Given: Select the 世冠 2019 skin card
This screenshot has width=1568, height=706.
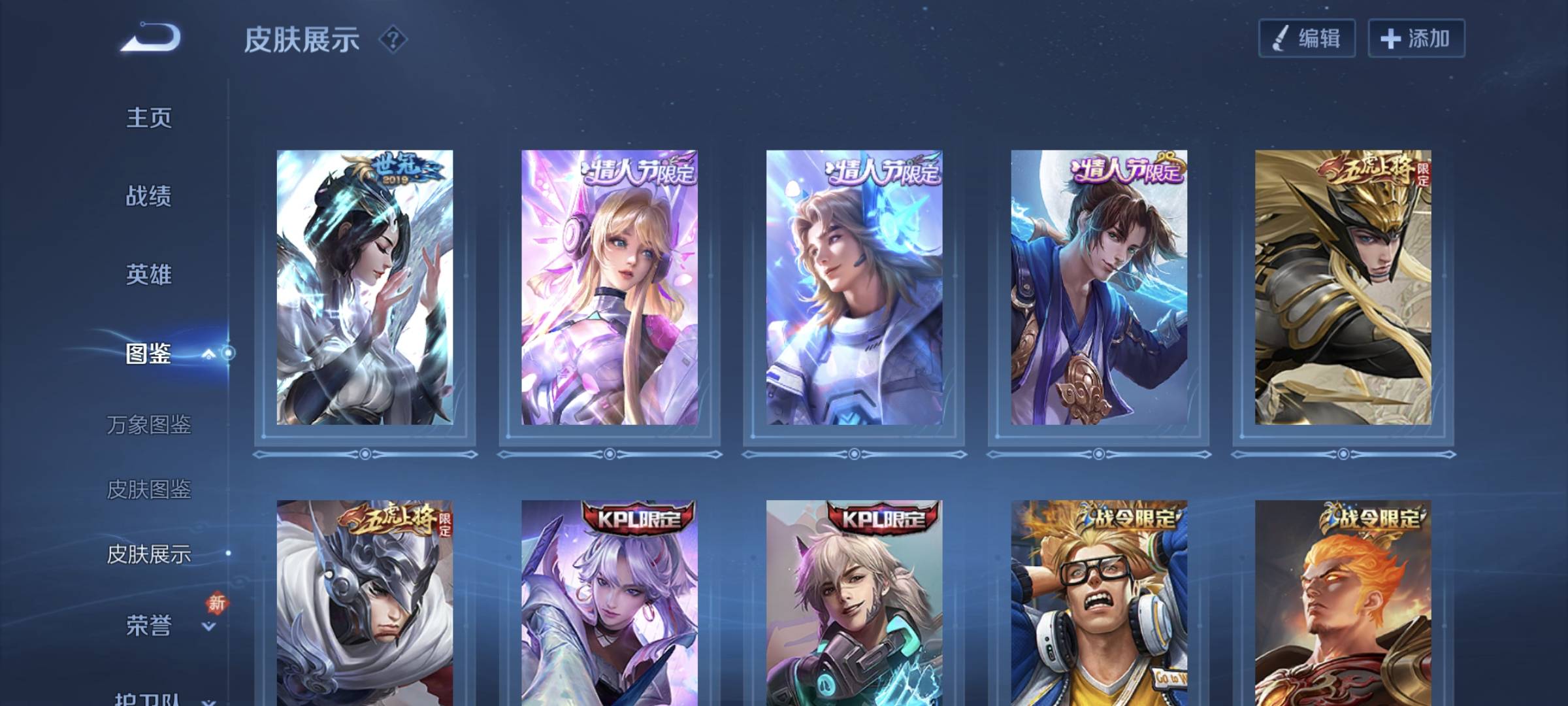Looking at the screenshot, I should [x=365, y=288].
